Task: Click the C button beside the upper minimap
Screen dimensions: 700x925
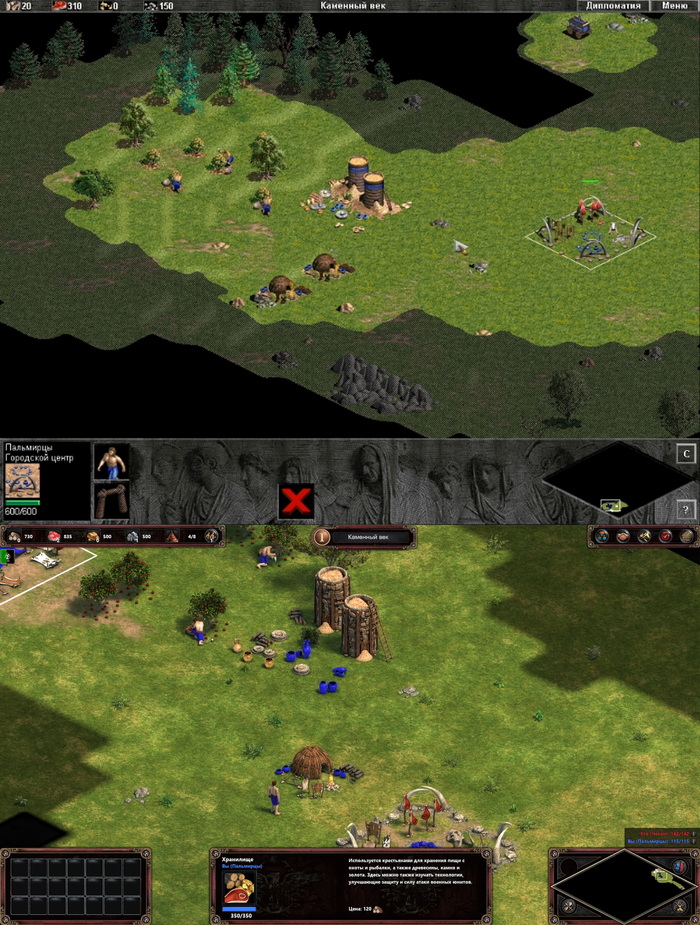Action: pyautogui.click(x=685, y=455)
